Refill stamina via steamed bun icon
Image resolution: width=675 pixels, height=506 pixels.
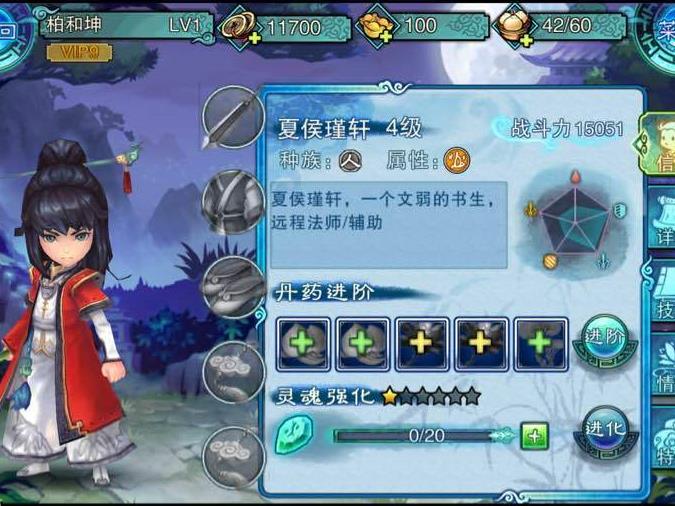(x=515, y=26)
